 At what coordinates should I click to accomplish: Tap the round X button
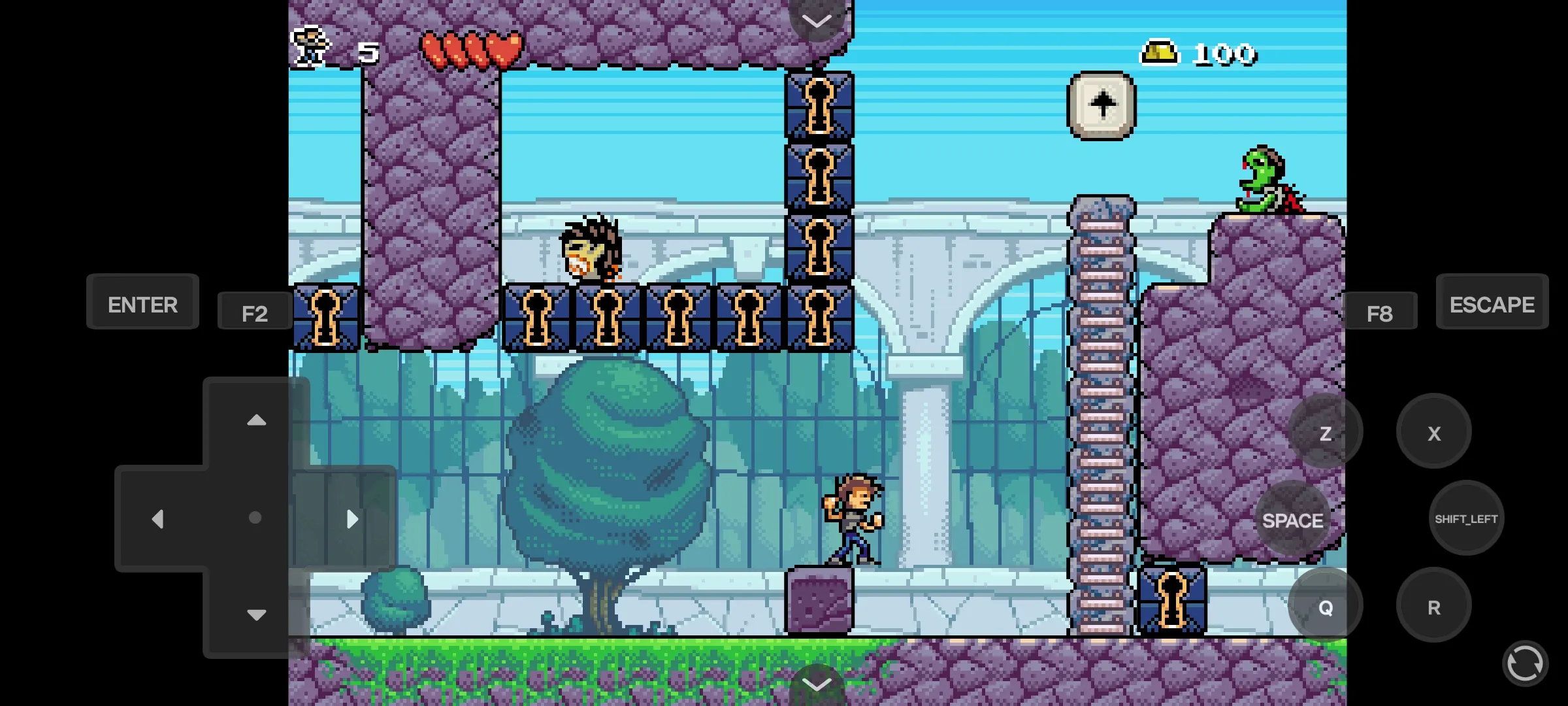pyautogui.click(x=1433, y=432)
